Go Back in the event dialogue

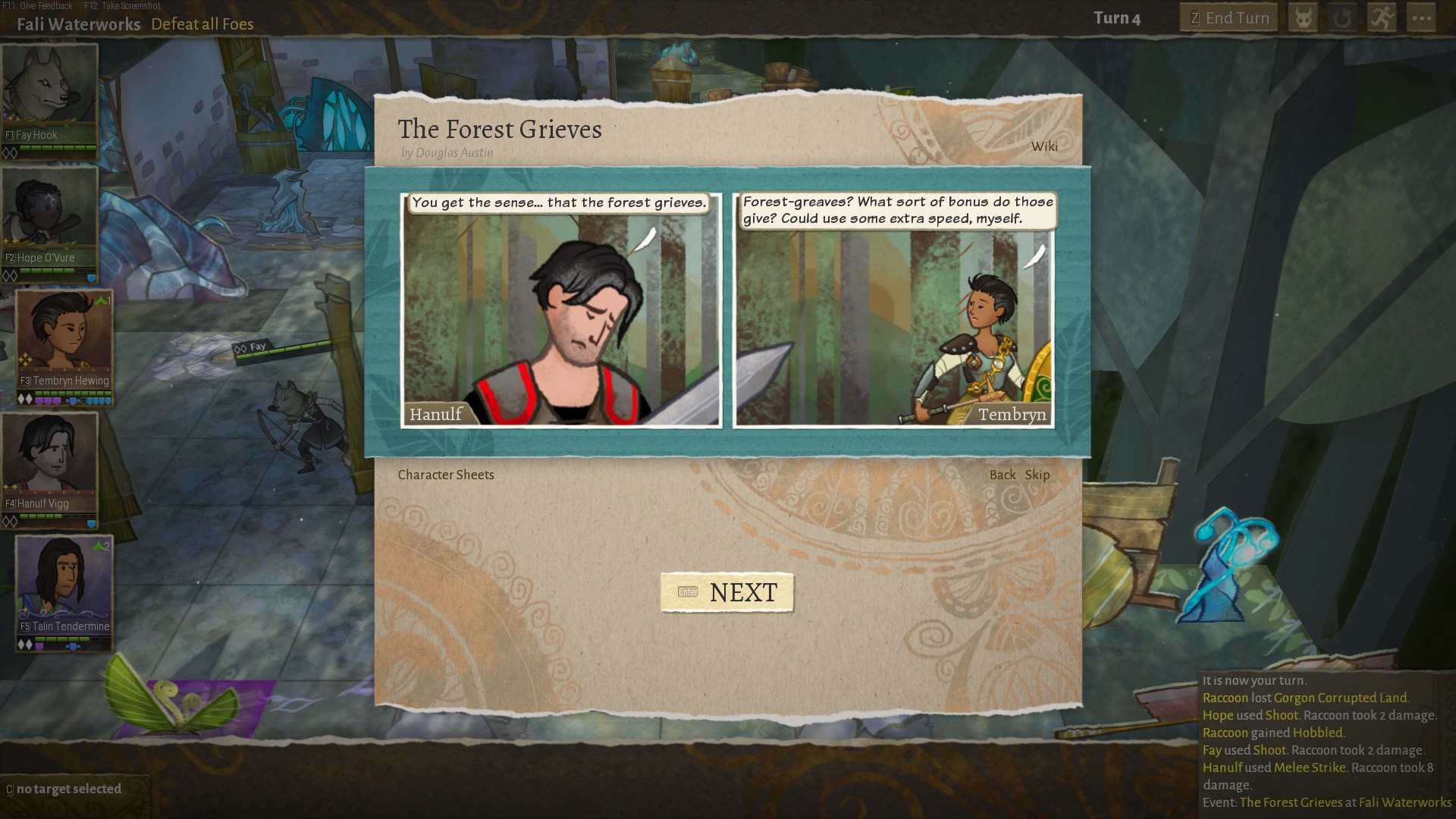1002,475
